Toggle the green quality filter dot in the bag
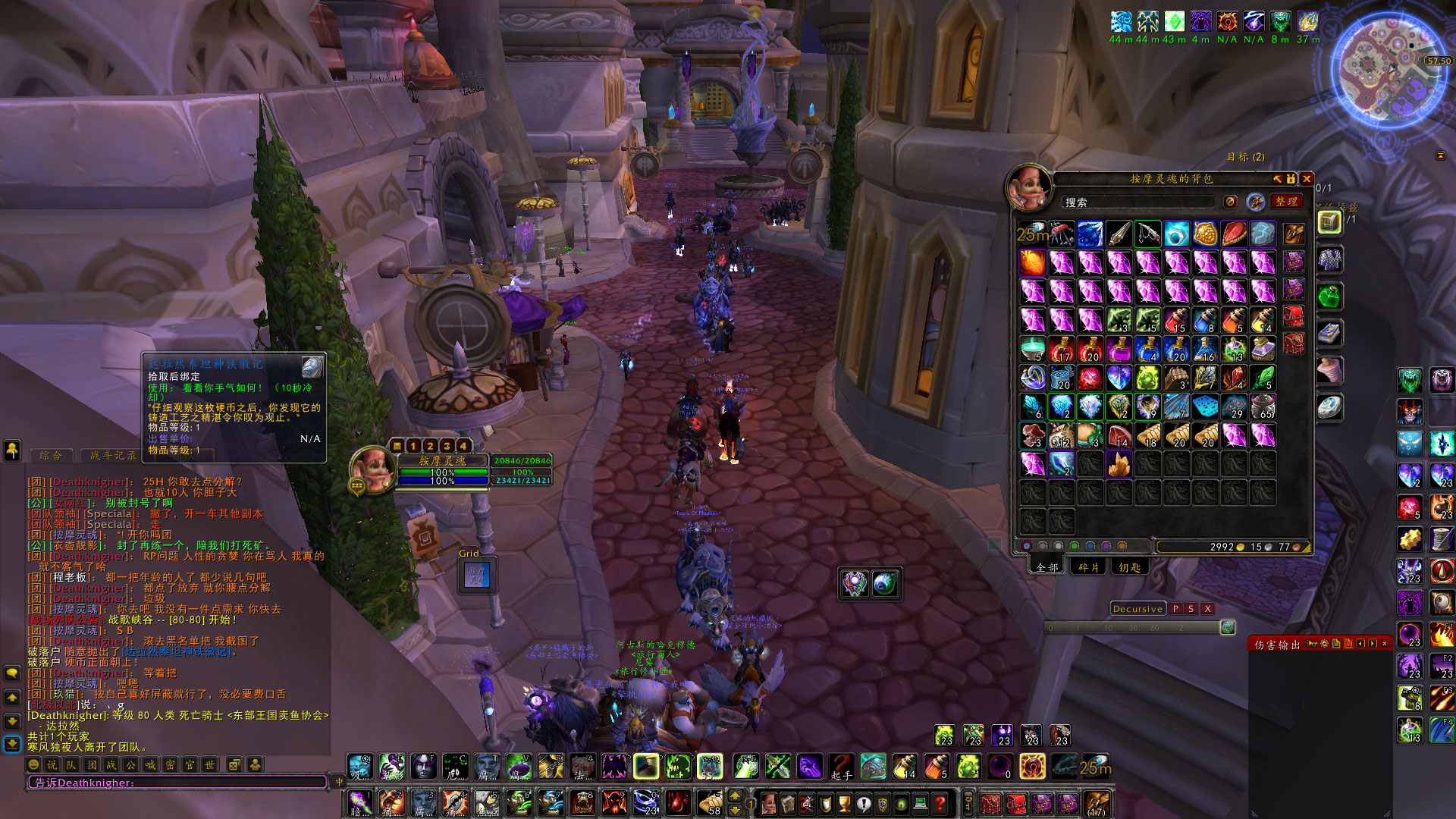This screenshot has width=1456, height=819. (1075, 546)
